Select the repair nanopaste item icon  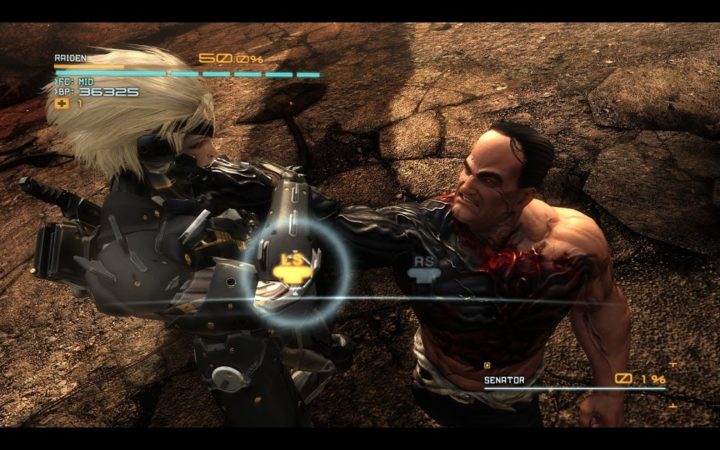click(x=62, y=103)
